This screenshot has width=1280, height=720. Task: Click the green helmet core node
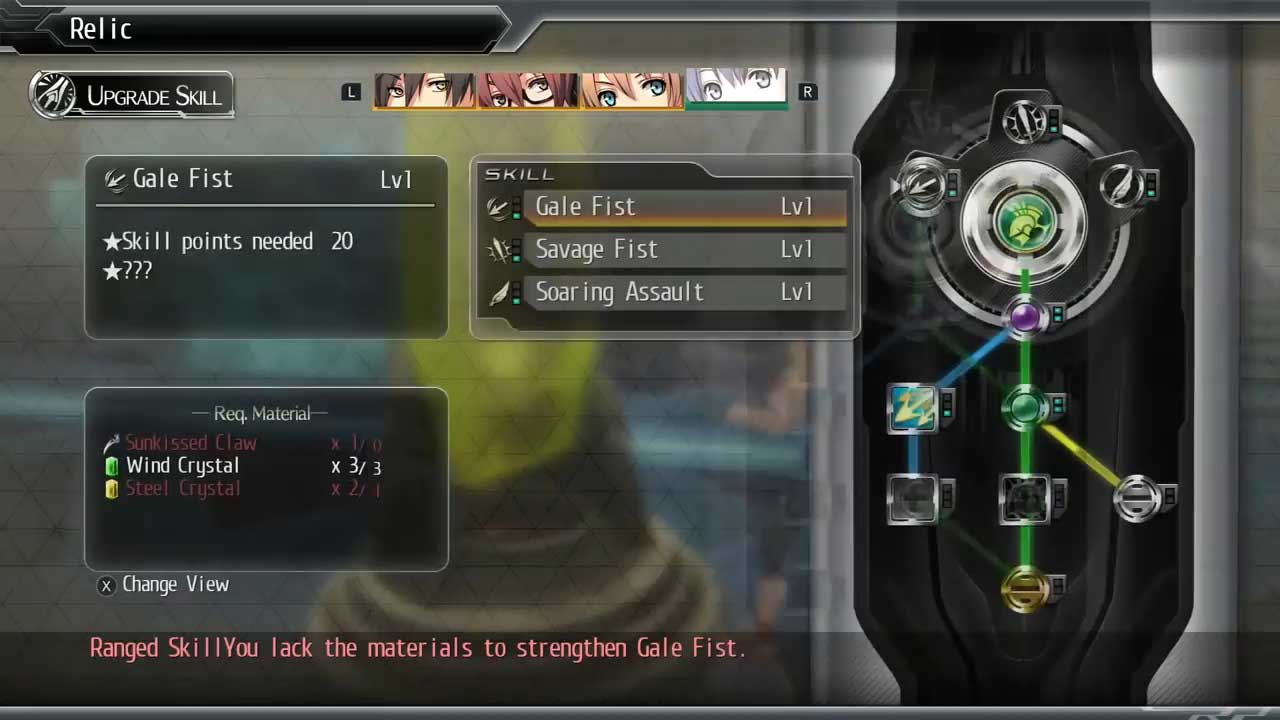coord(1025,223)
